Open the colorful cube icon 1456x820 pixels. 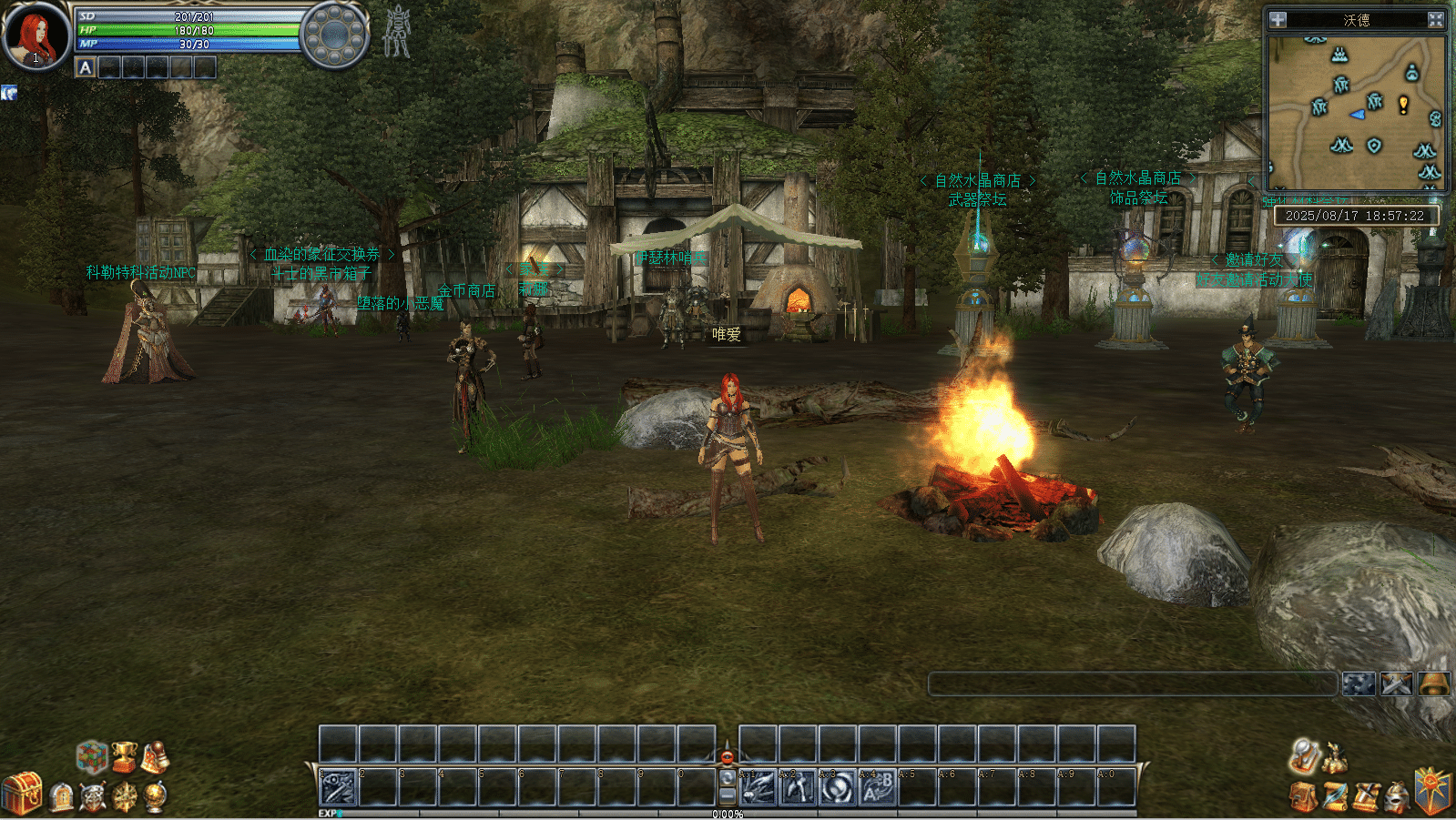(91, 756)
